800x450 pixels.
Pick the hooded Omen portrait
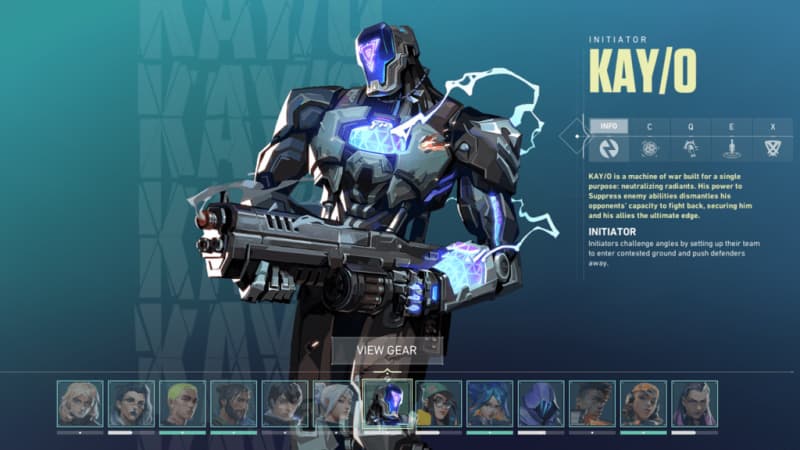541,403
